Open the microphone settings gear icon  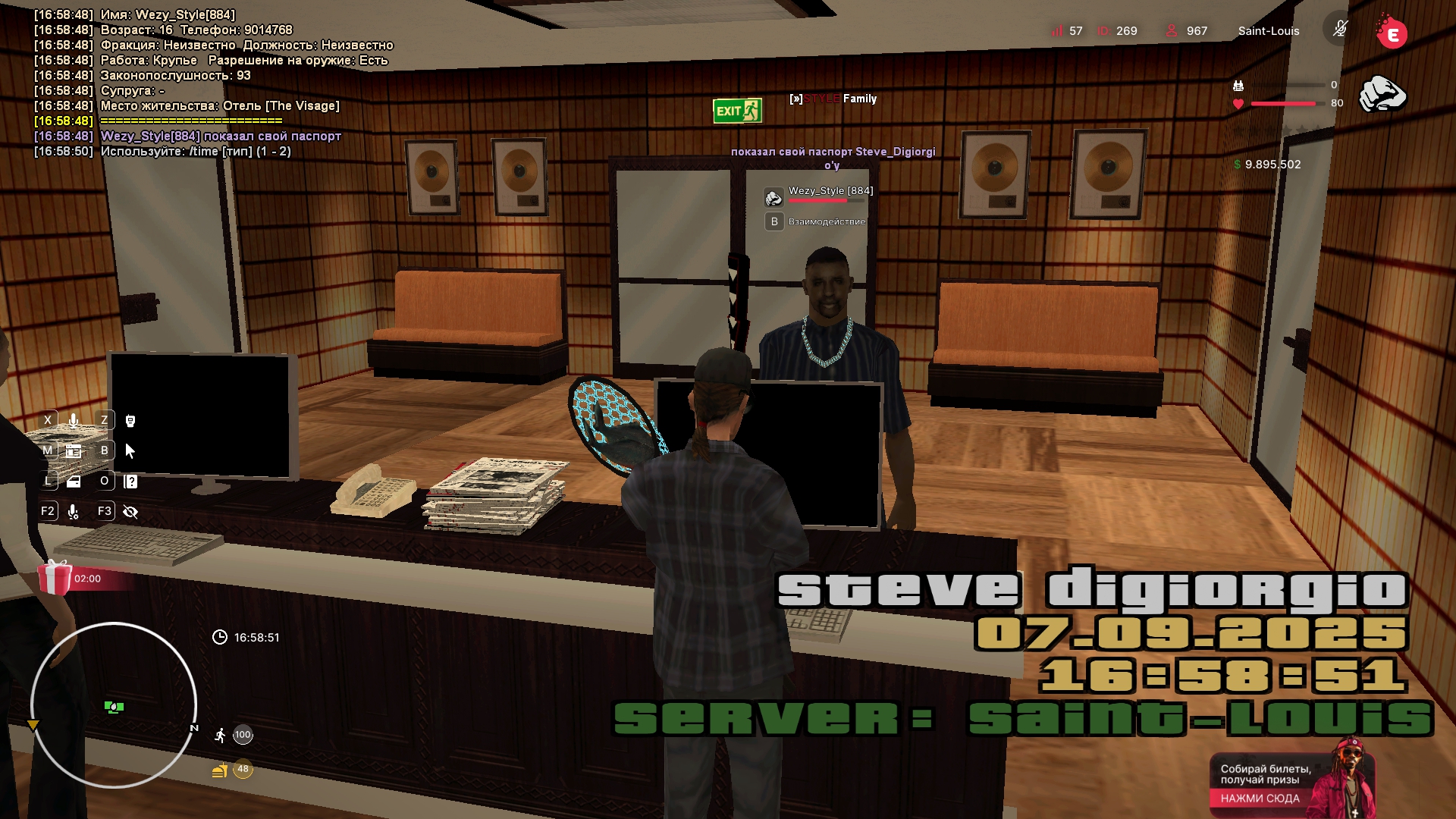click(x=74, y=512)
